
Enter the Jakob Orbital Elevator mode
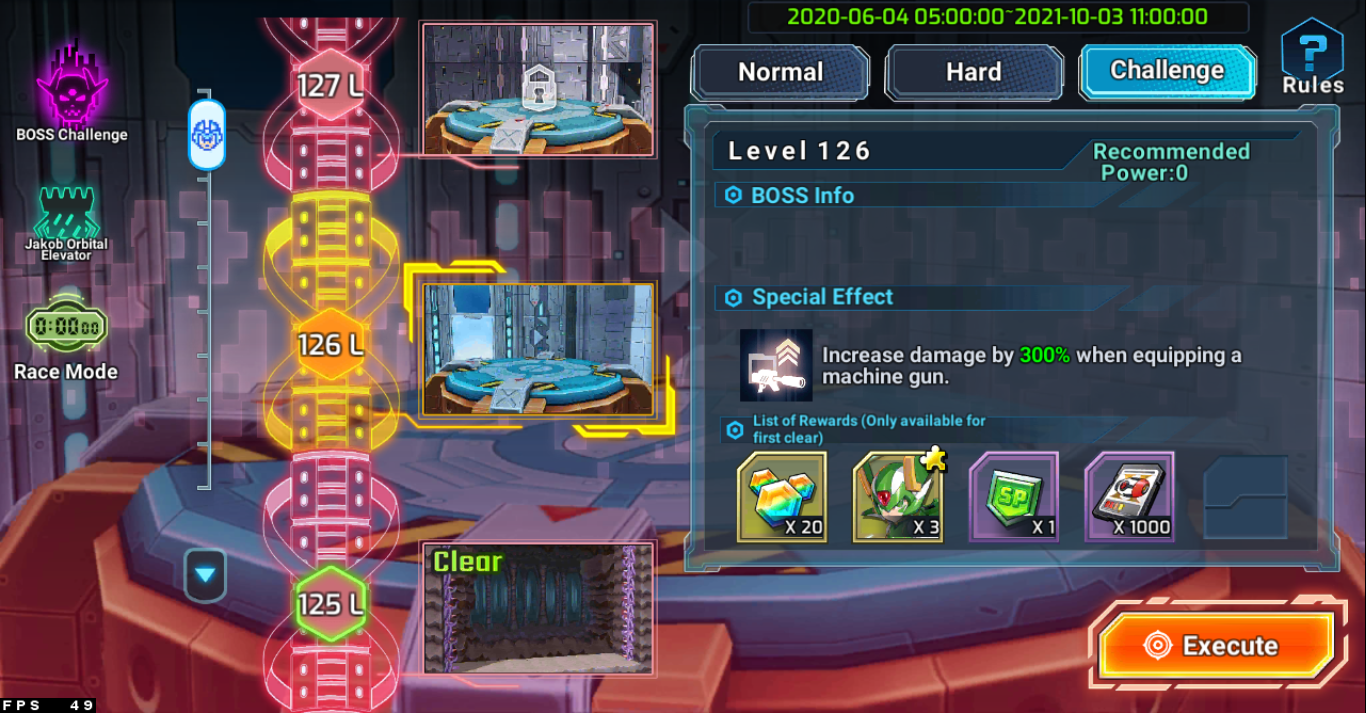coord(67,223)
